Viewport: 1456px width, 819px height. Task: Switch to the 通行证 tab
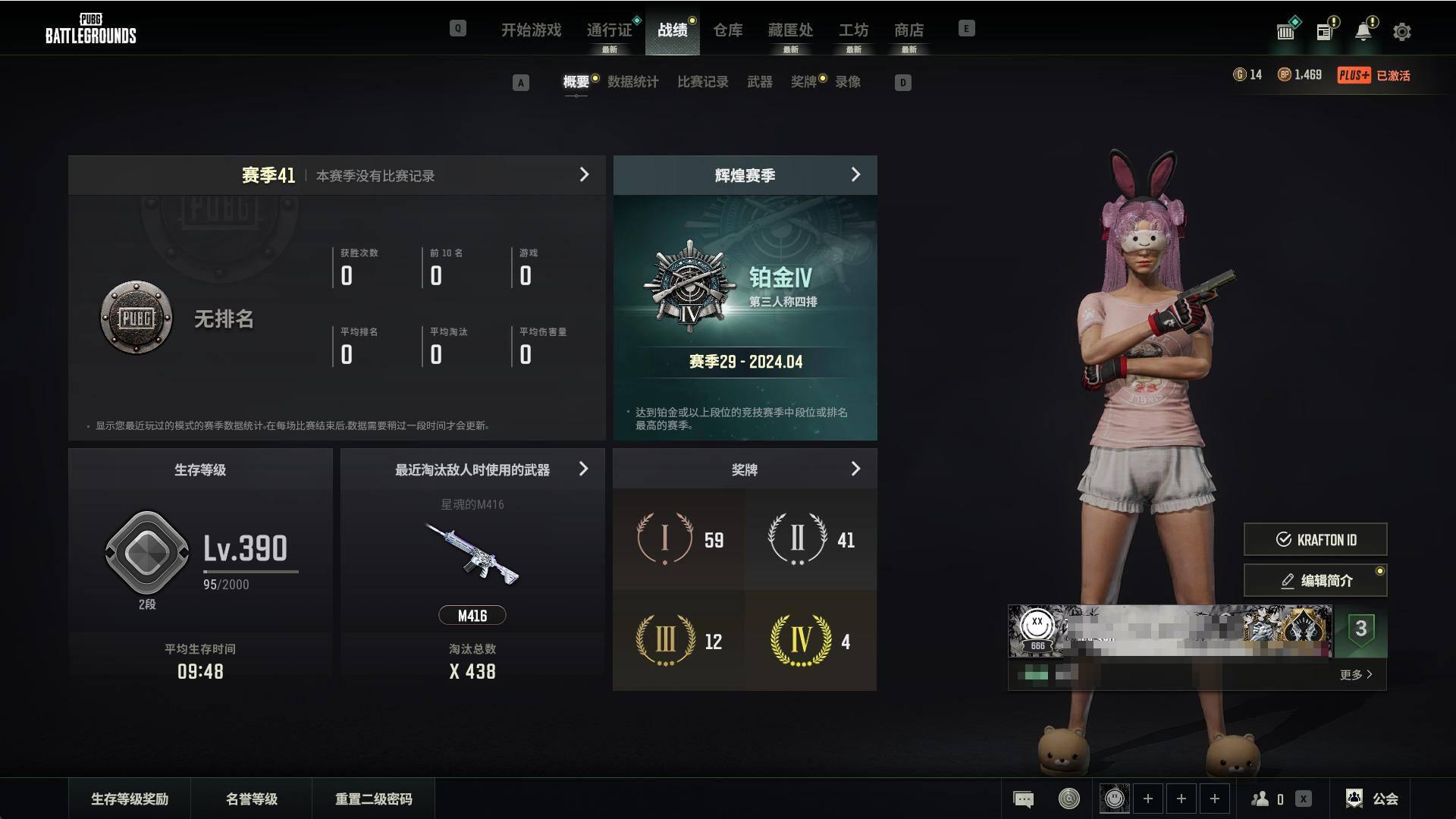pos(609,30)
